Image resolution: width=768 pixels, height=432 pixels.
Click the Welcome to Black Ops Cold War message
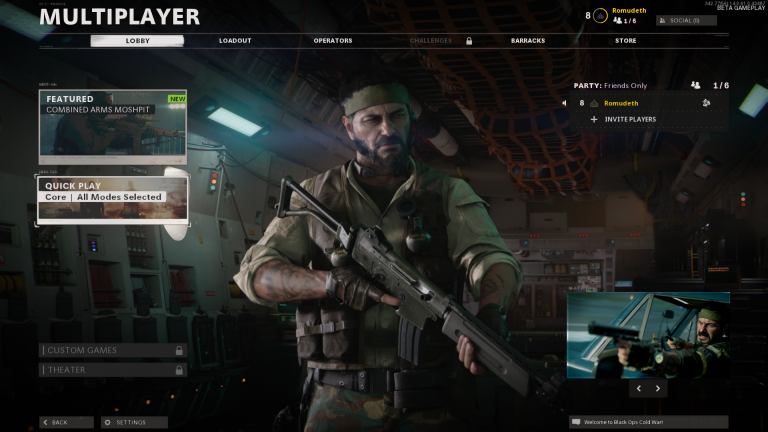click(648, 422)
